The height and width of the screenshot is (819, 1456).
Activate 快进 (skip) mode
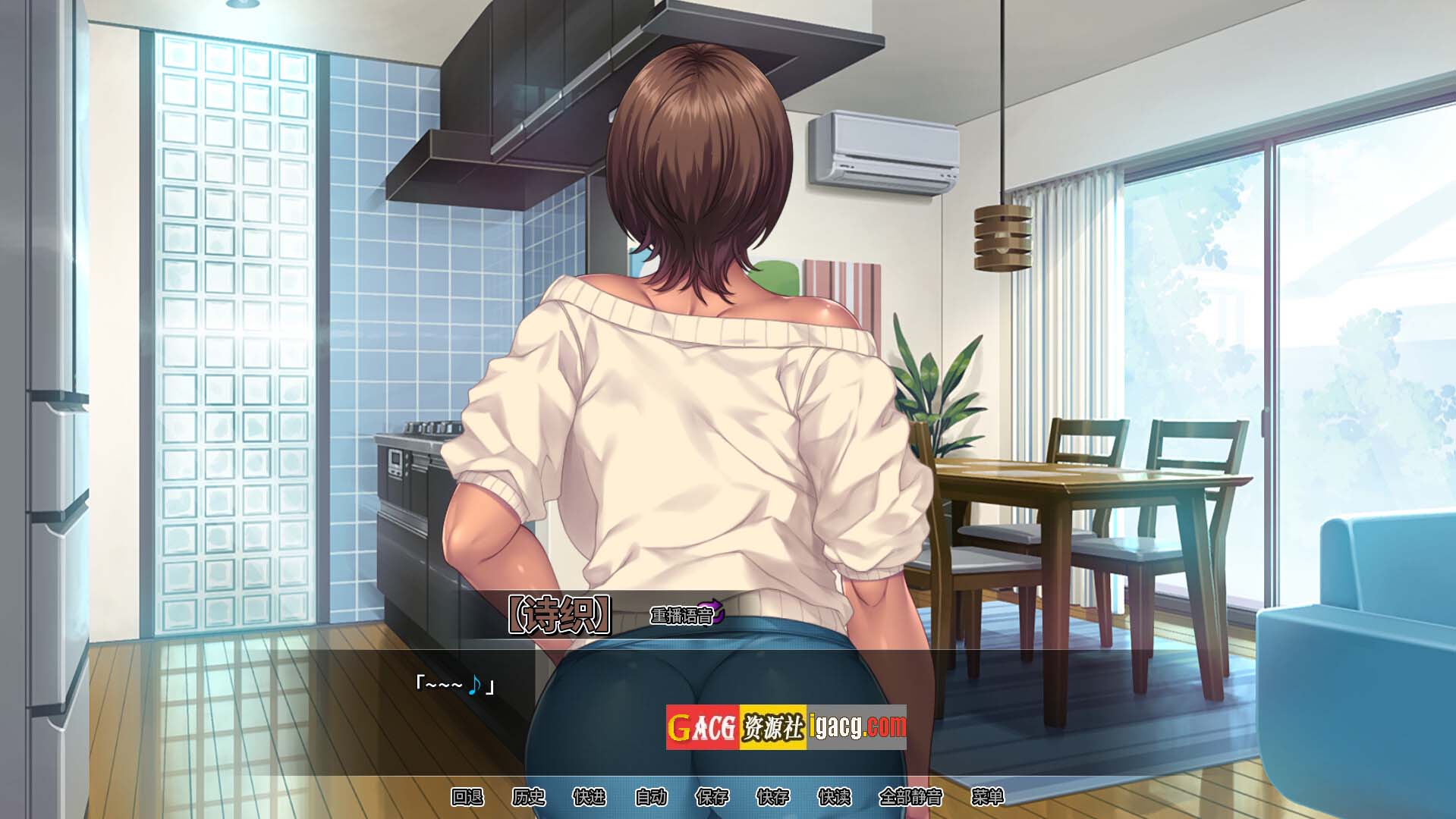(590, 797)
